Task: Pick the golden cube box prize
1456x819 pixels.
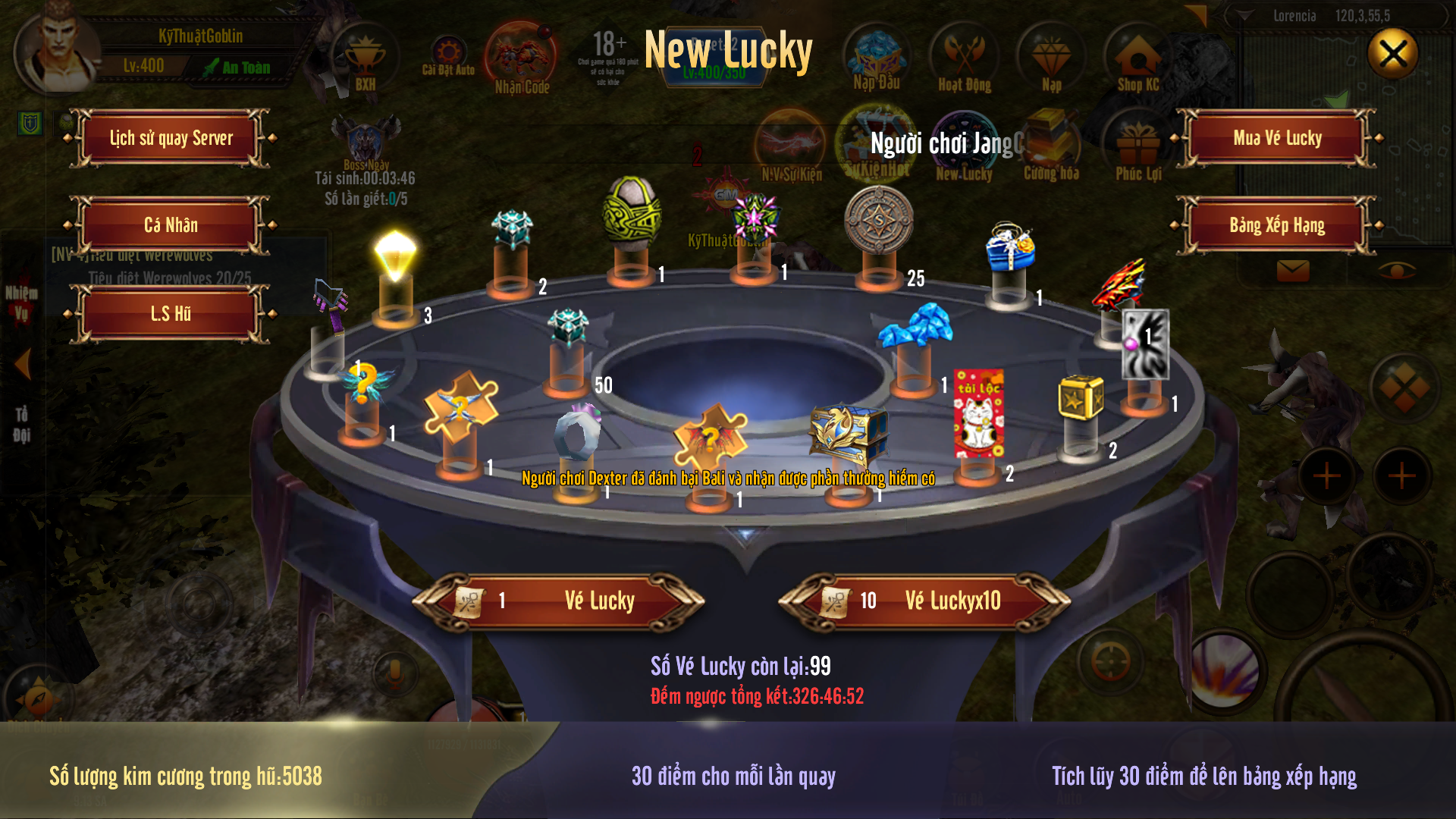Action: click(1081, 397)
